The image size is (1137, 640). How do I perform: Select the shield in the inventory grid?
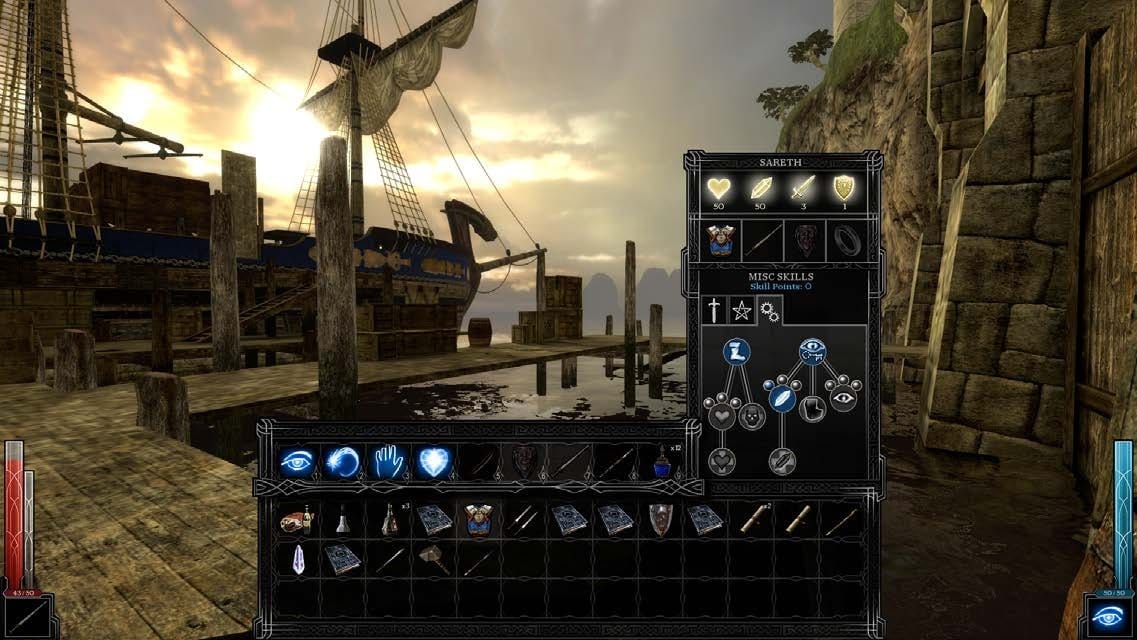click(661, 519)
